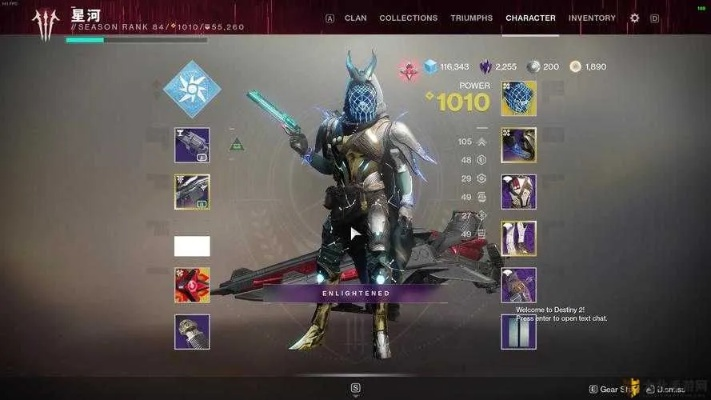The height and width of the screenshot is (400, 711).
Task: Inspect the gauntlets armor slot
Action: point(518,145)
